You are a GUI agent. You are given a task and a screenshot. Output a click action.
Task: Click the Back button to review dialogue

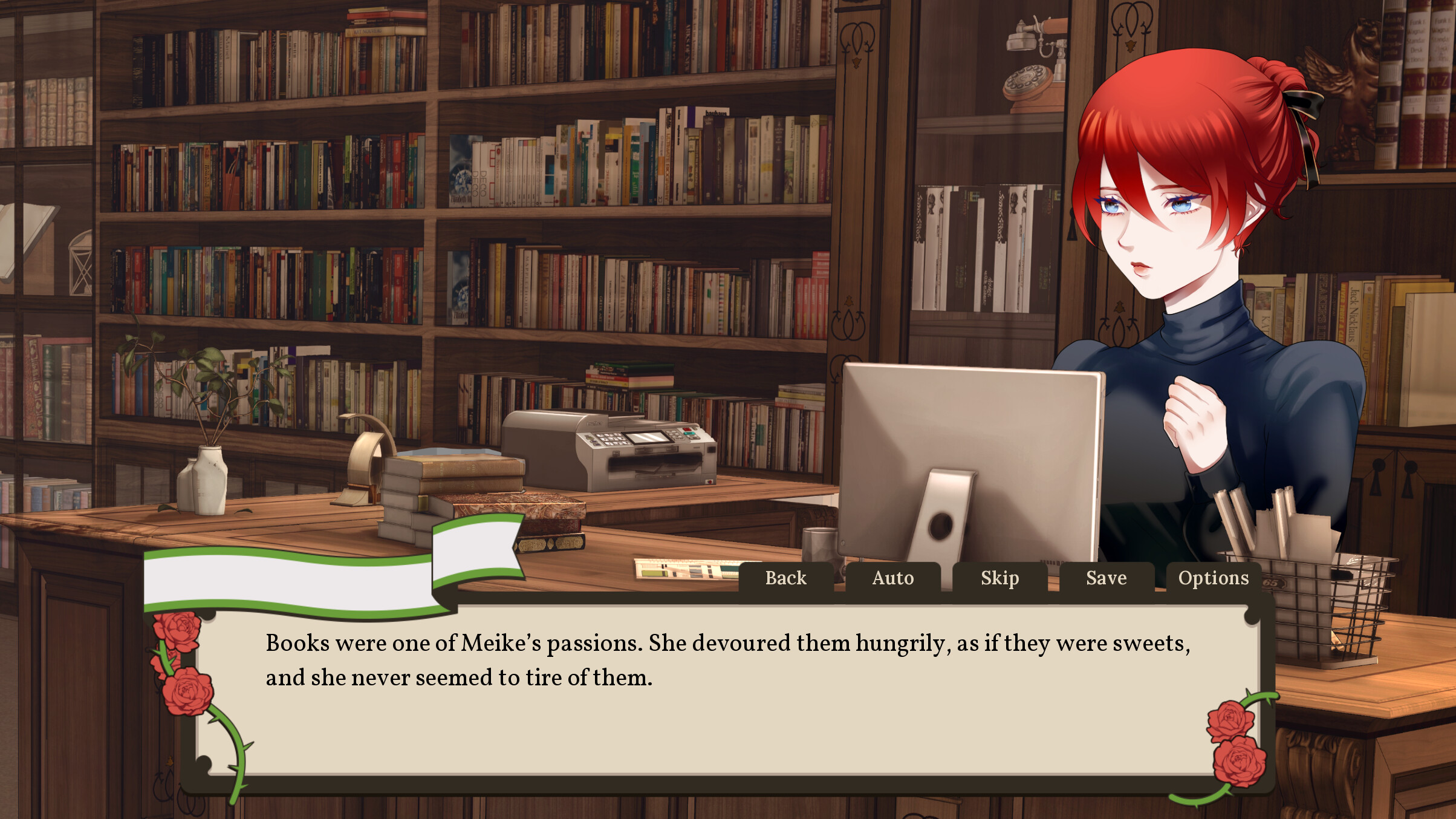coord(785,578)
